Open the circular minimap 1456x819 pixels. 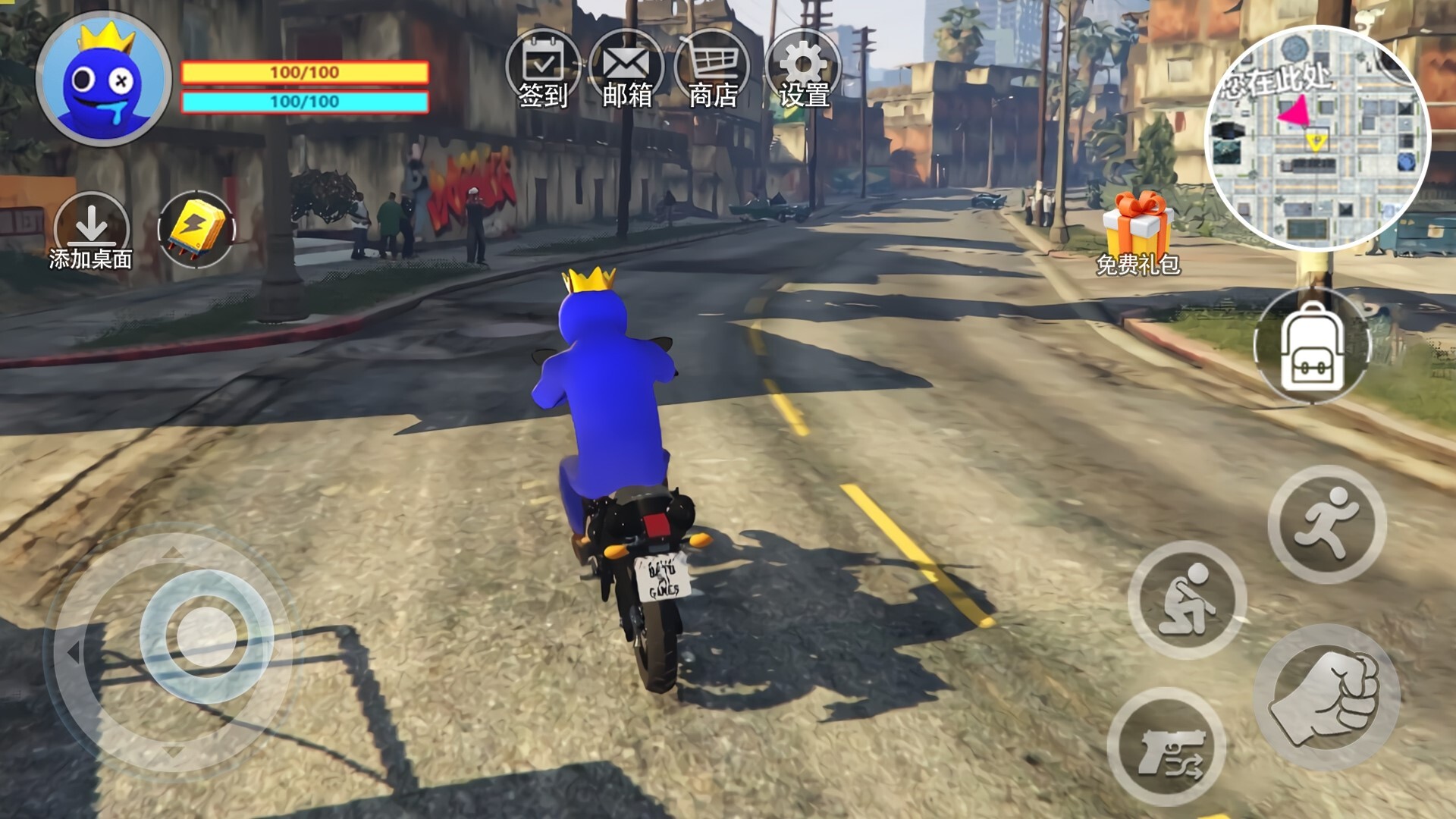click(1317, 138)
